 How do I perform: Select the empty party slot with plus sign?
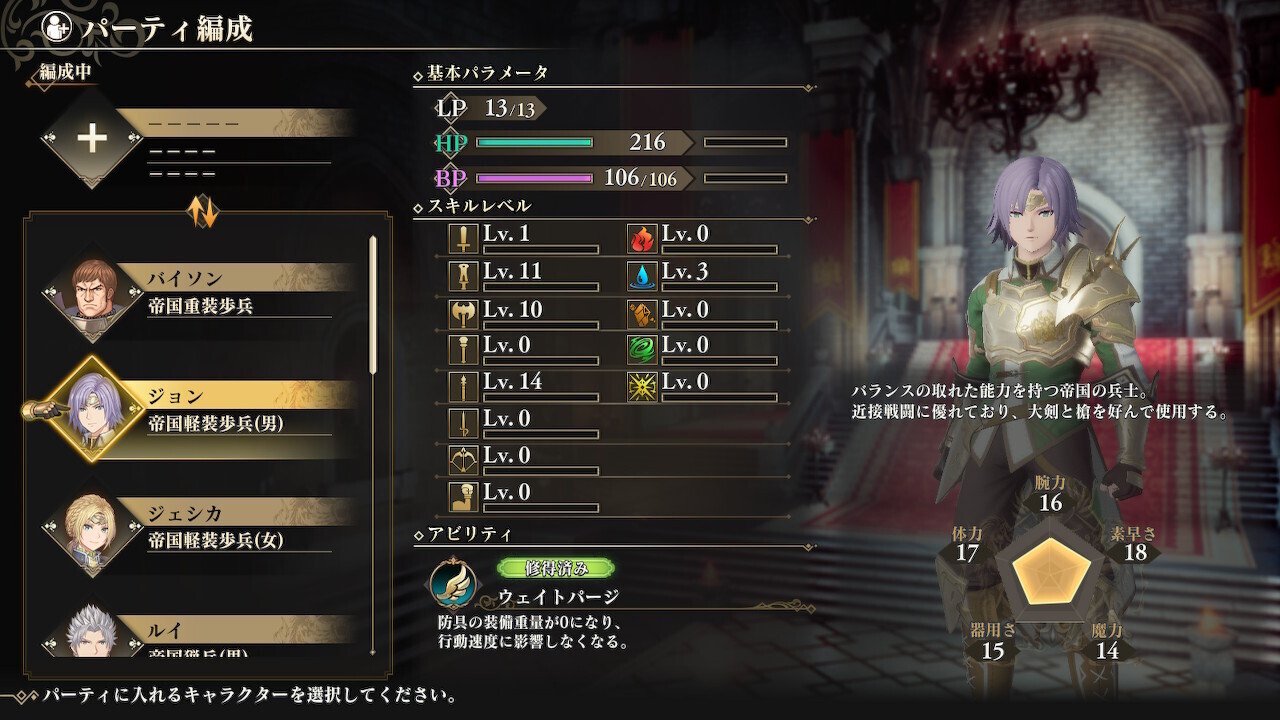coord(93,139)
